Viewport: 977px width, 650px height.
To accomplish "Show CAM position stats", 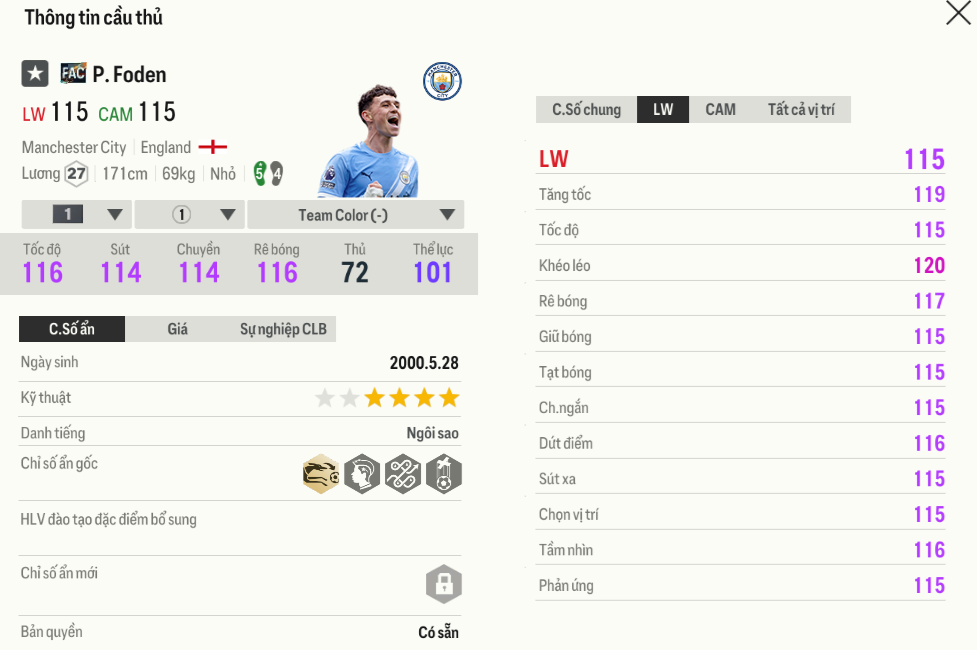I will [x=720, y=110].
